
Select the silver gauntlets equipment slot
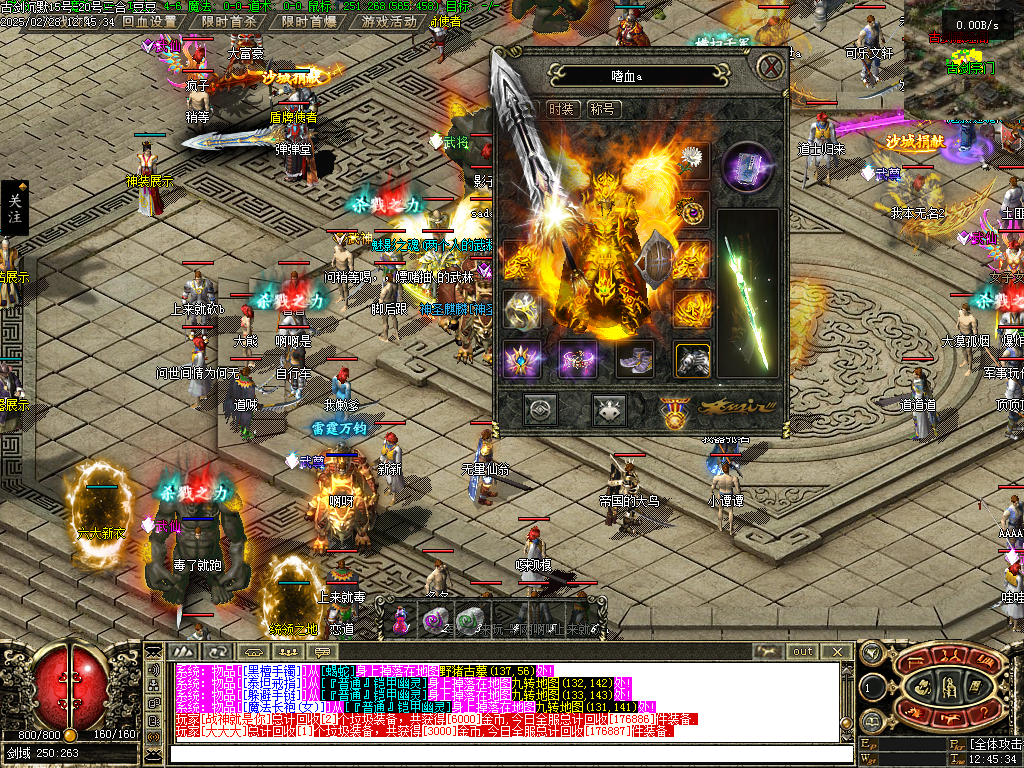pyautogui.click(x=692, y=359)
